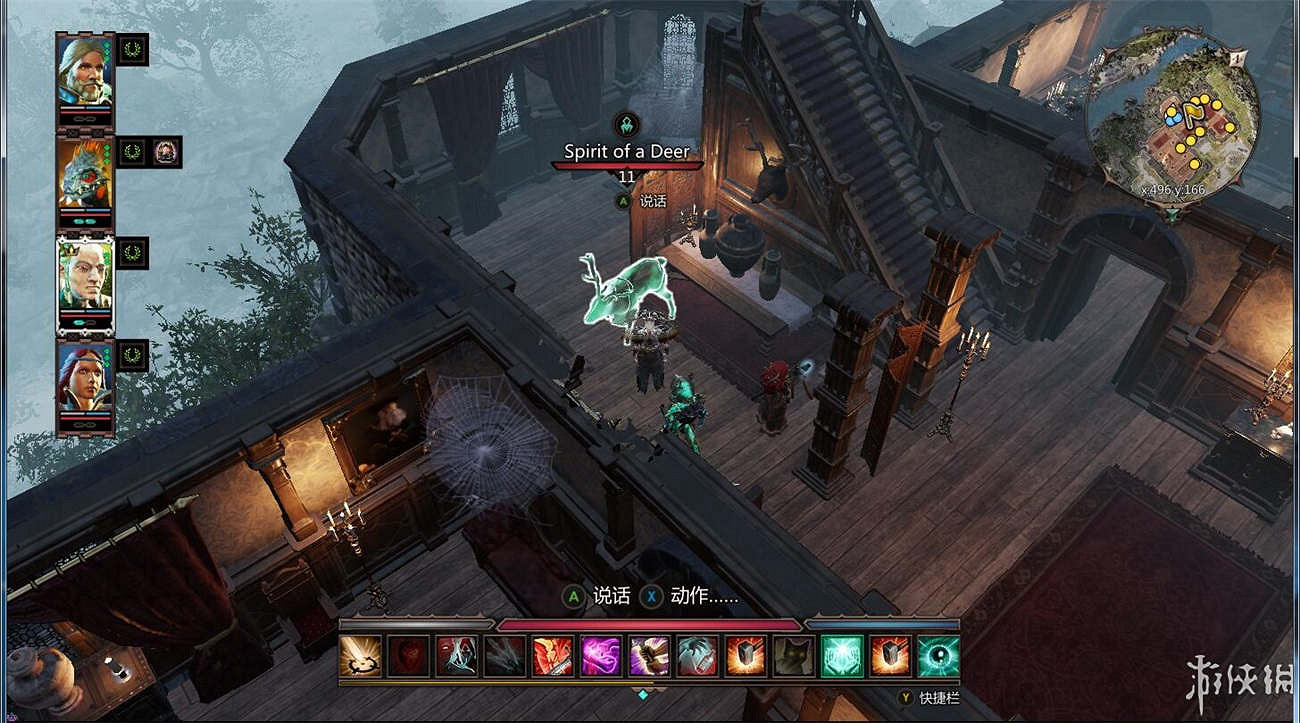Select the hand throwing bottle skill
Image resolution: width=1300 pixels, height=723 pixels.
pos(697,655)
